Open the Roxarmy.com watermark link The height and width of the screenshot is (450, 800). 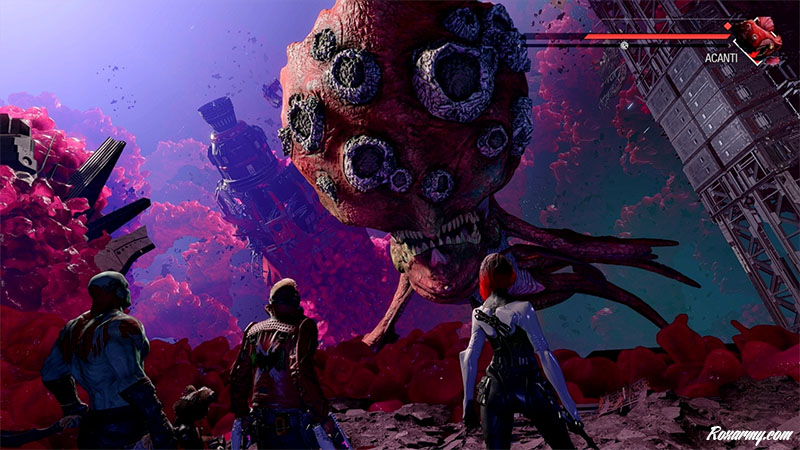pyautogui.click(x=748, y=434)
